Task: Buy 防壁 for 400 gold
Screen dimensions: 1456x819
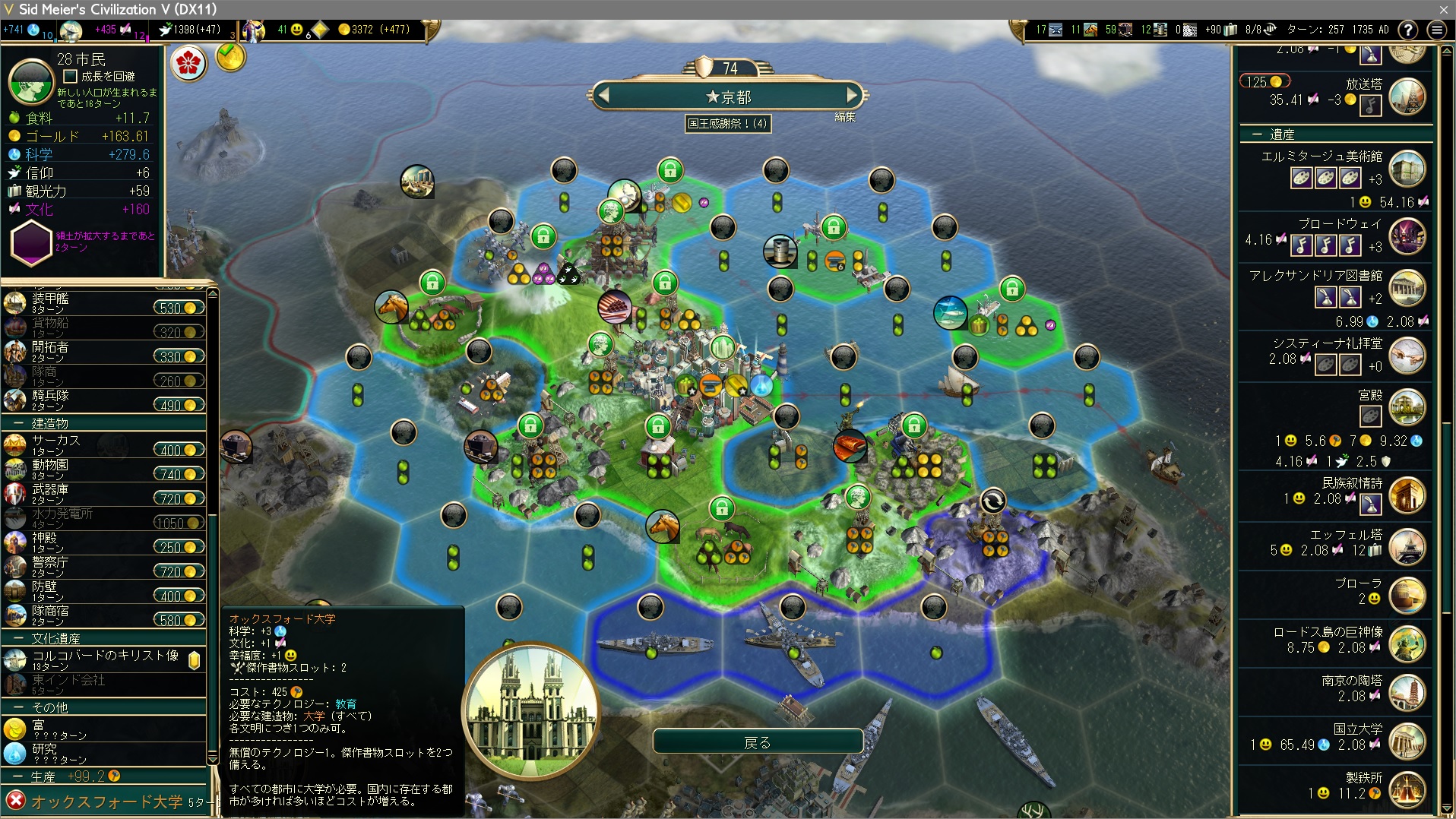Action: tap(179, 596)
